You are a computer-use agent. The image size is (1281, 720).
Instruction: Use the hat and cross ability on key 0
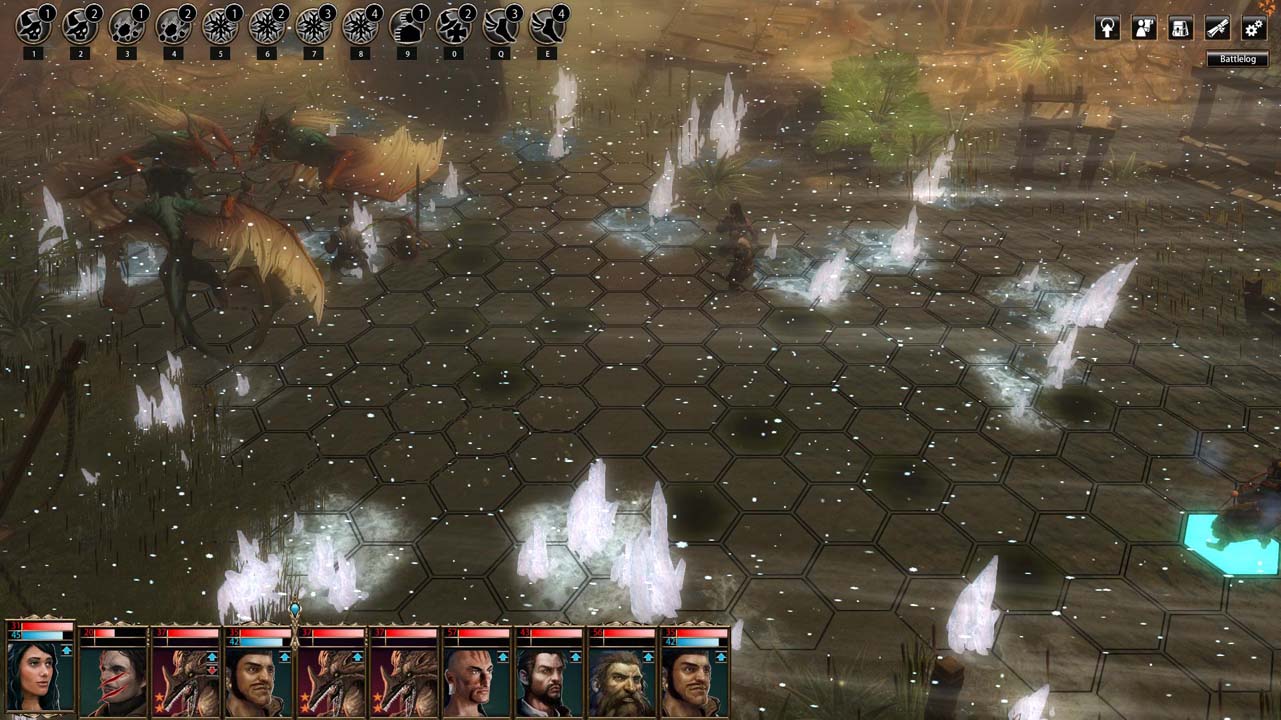coord(453,27)
